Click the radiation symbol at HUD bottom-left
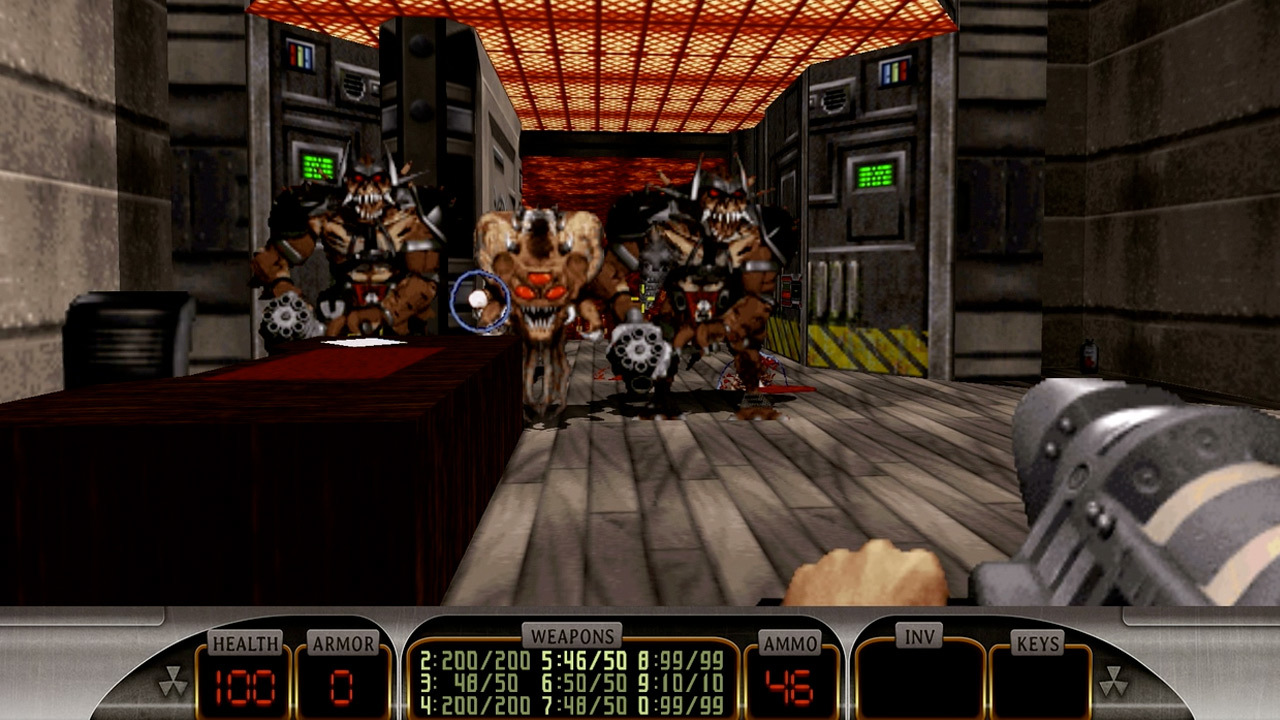Image resolution: width=1280 pixels, height=720 pixels. (x=173, y=681)
